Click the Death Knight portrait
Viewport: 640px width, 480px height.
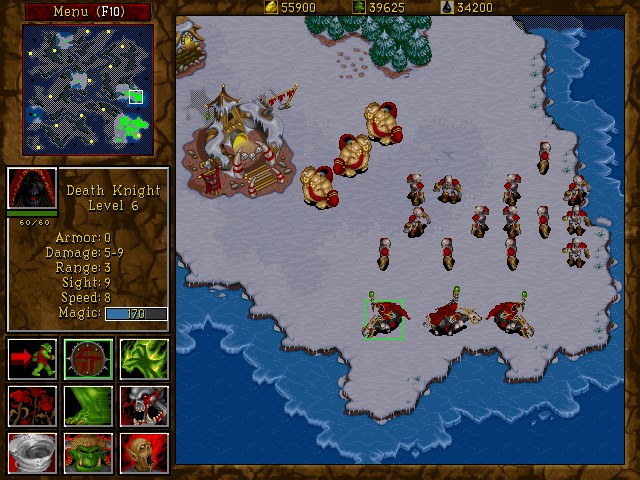(x=31, y=188)
